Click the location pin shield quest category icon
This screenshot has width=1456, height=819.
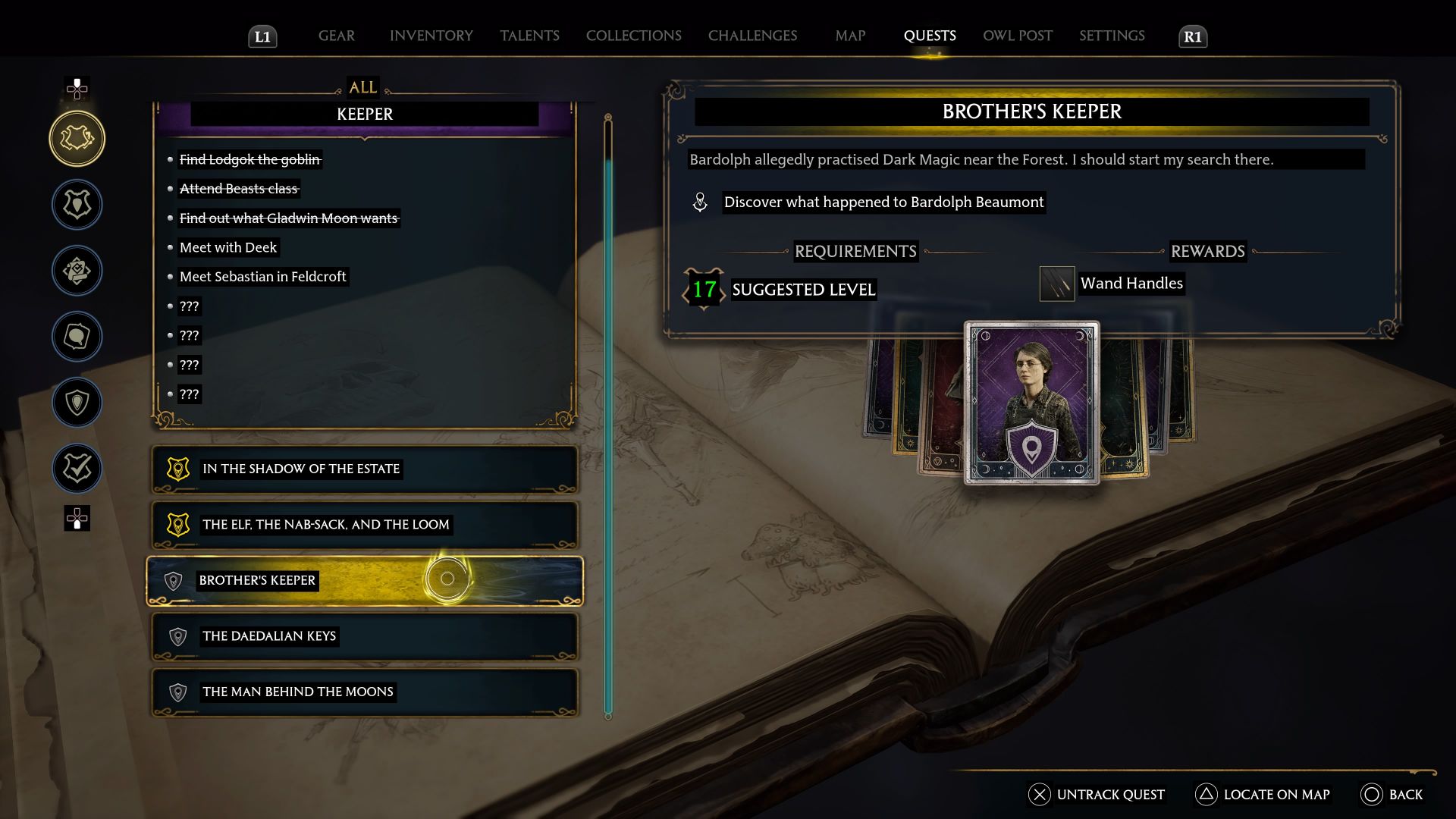point(77,402)
